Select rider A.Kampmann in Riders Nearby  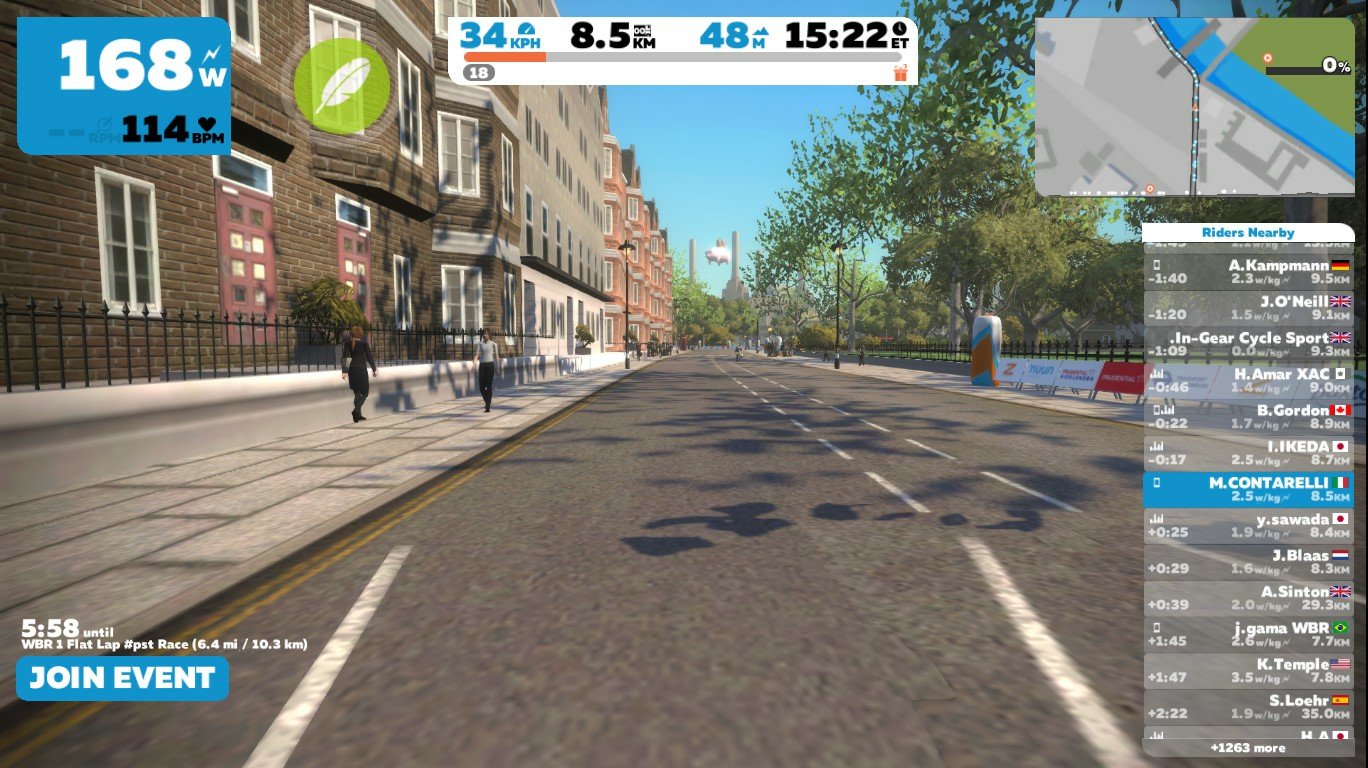[1248, 272]
